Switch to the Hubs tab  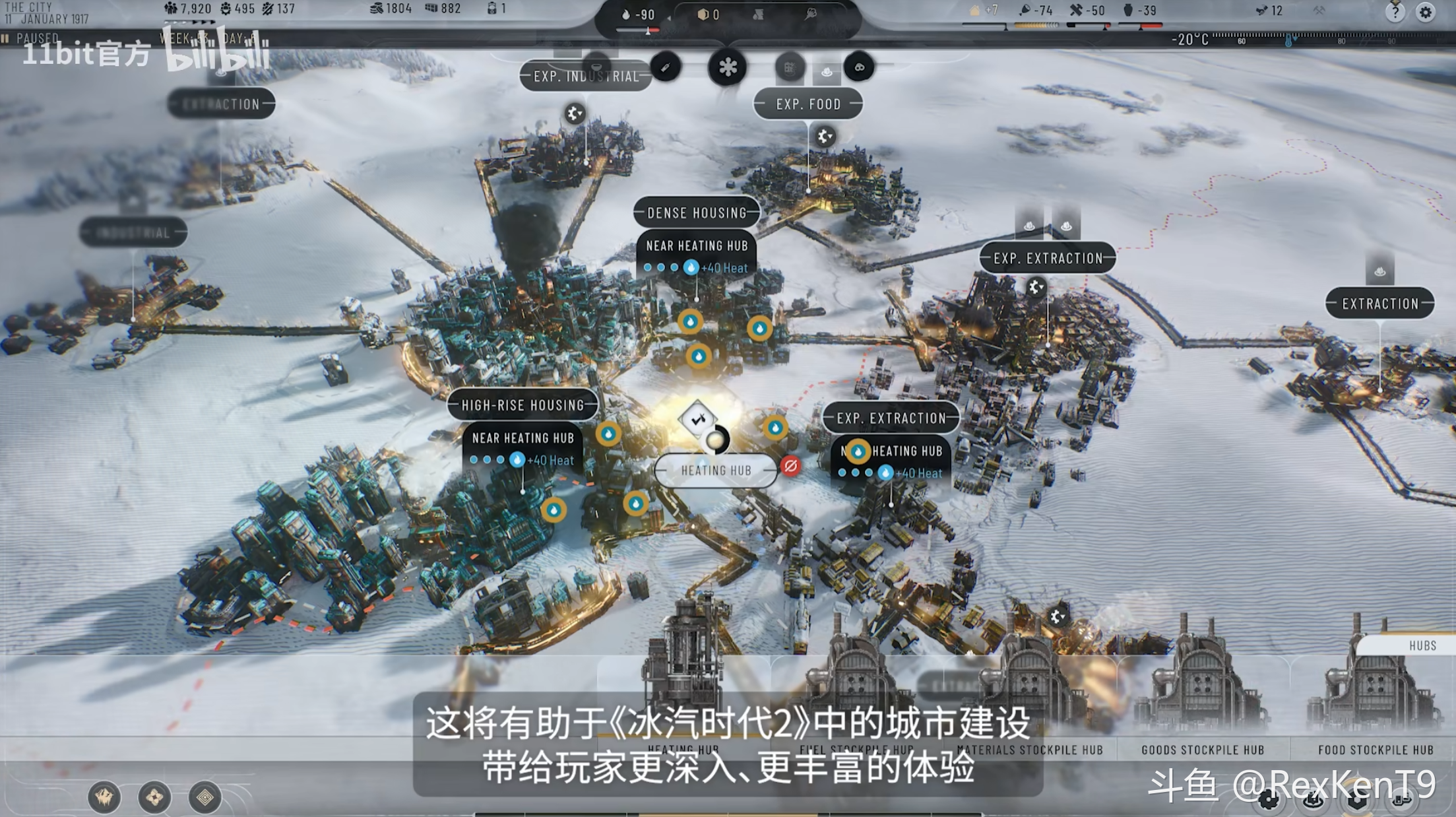click(1422, 645)
